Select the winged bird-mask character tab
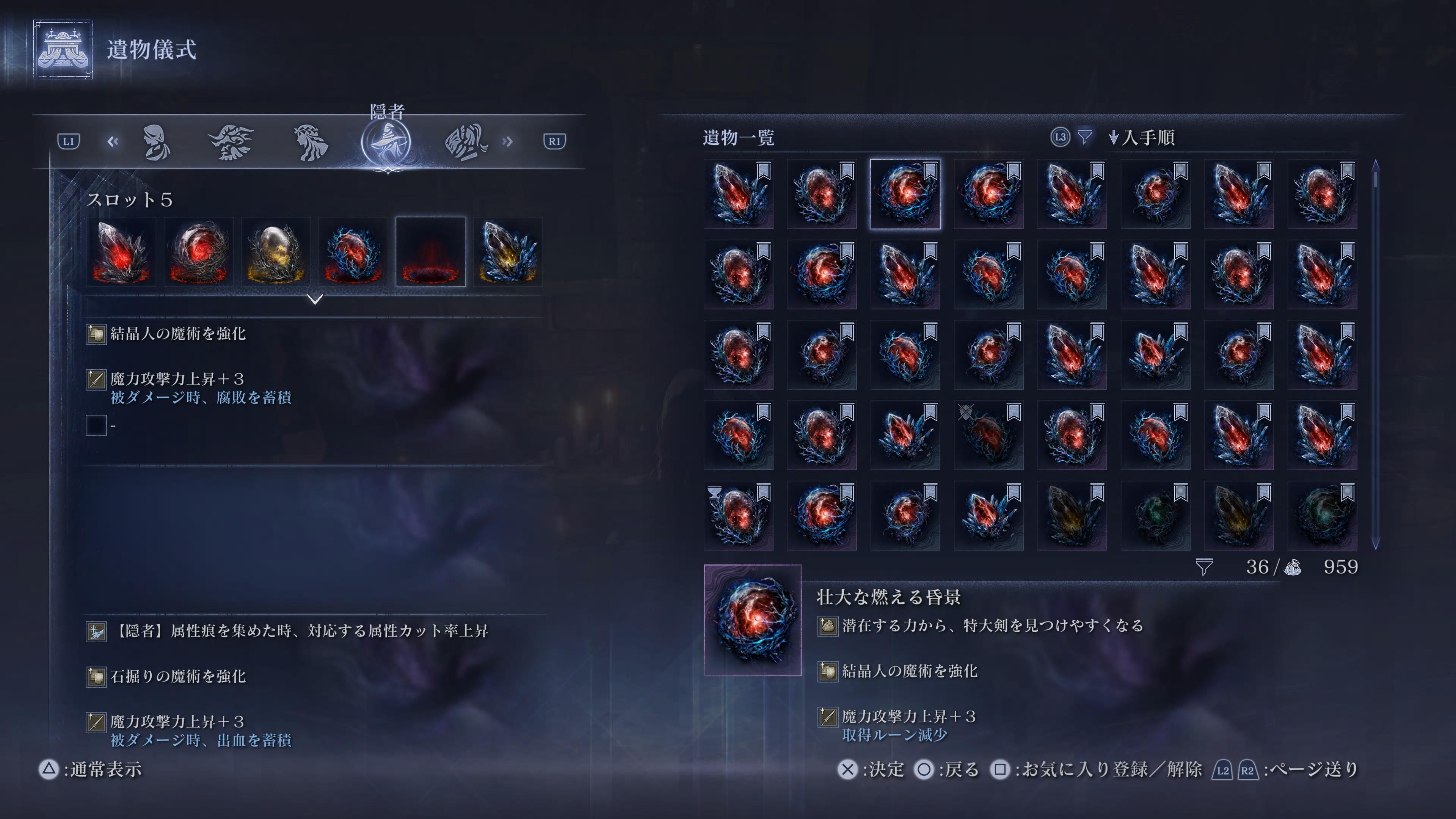Screen dimensions: 1456x819 231,142
